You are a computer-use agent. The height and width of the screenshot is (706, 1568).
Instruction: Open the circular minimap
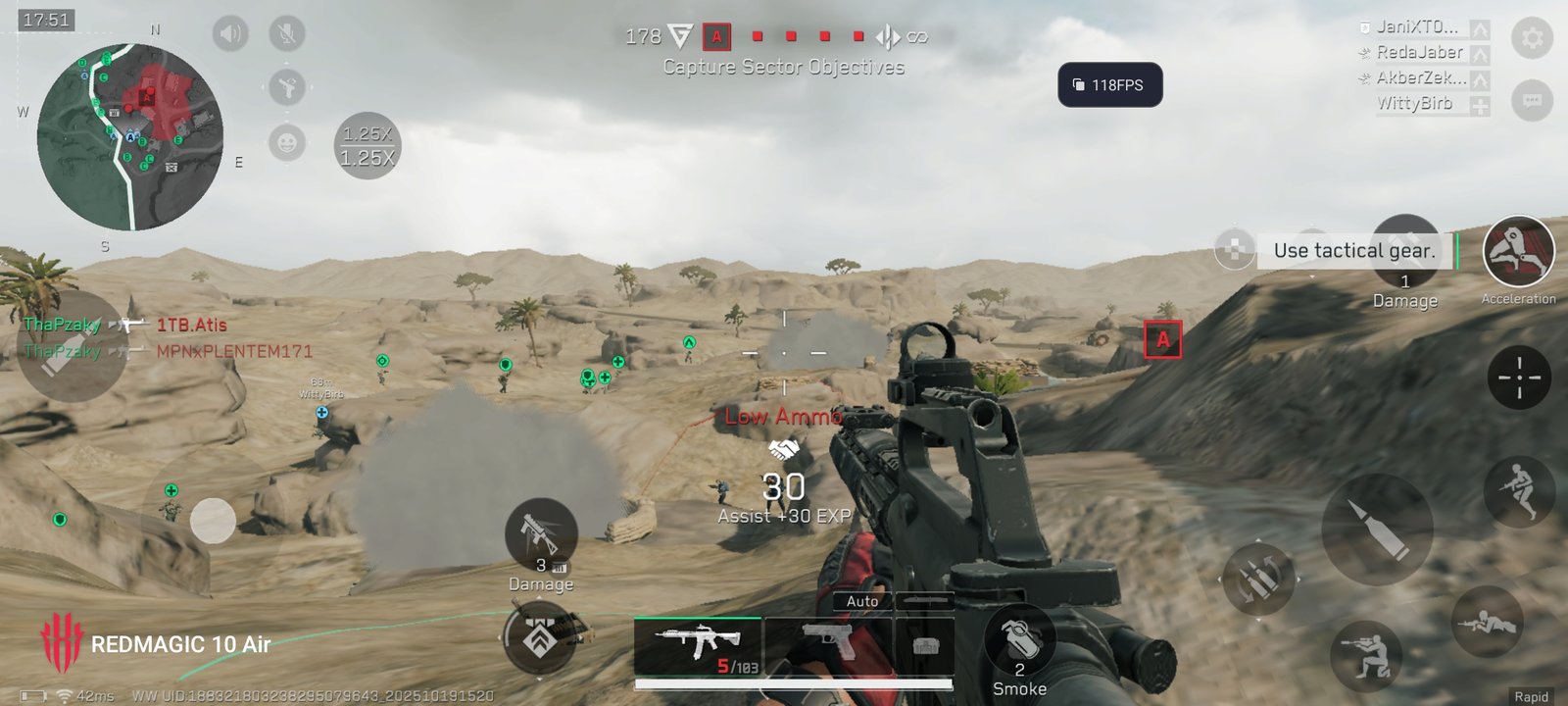[x=130, y=137]
